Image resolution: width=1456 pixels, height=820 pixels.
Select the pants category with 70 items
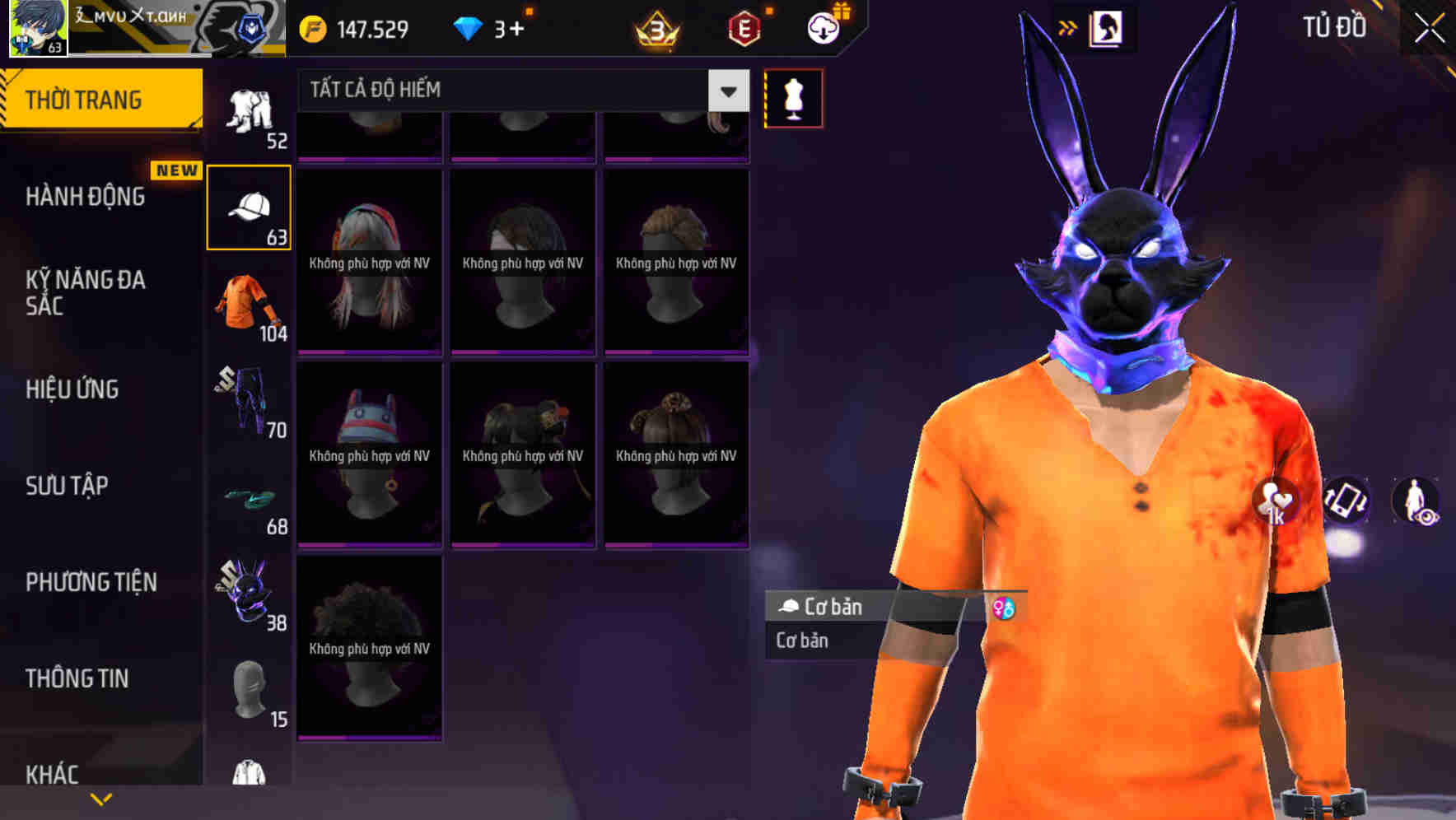click(249, 399)
